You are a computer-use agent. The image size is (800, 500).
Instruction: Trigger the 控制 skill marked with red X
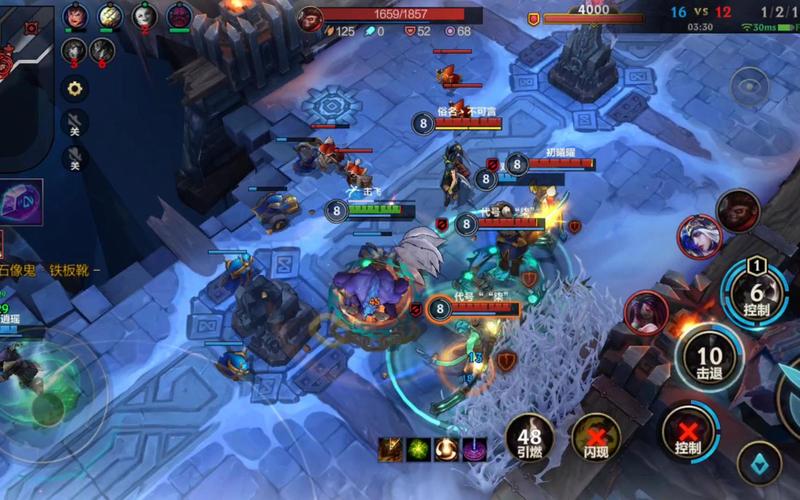click(688, 430)
